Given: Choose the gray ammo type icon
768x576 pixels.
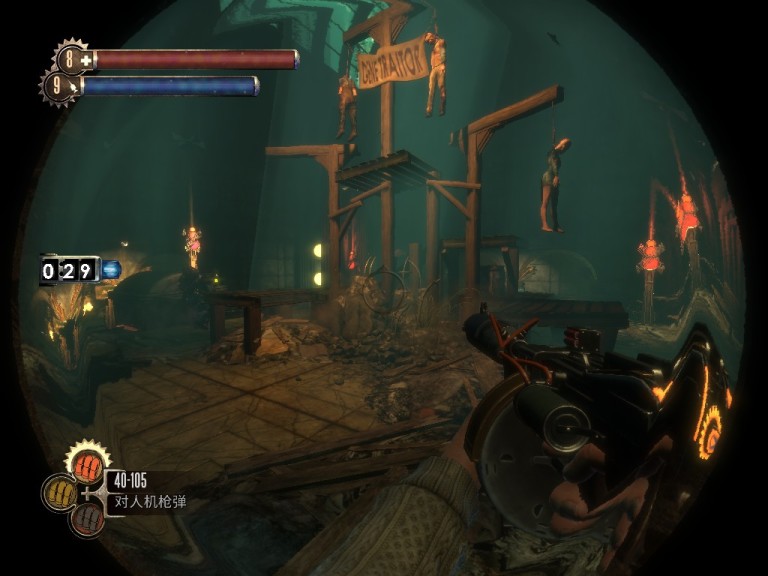Looking at the screenshot, I should [x=88, y=519].
